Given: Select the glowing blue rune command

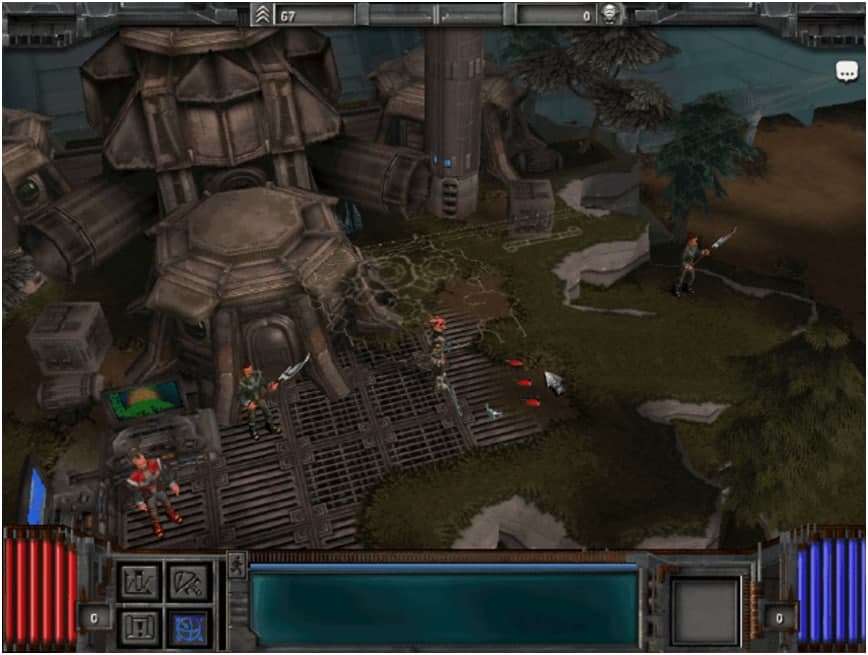Looking at the screenshot, I should [x=187, y=627].
